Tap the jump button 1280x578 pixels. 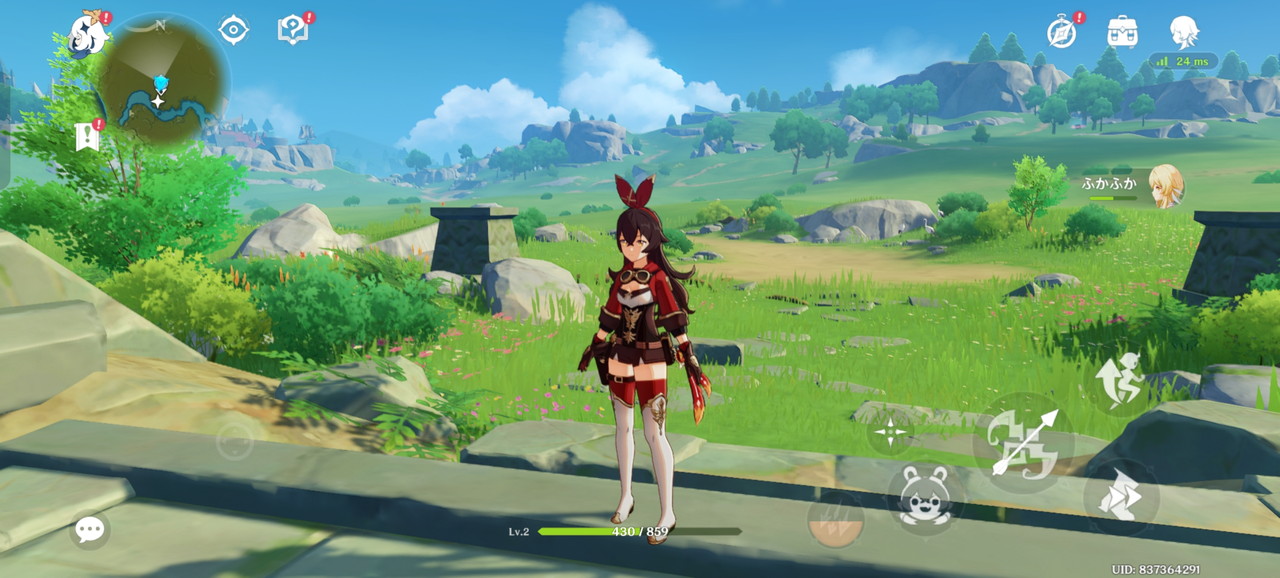coord(1120,498)
